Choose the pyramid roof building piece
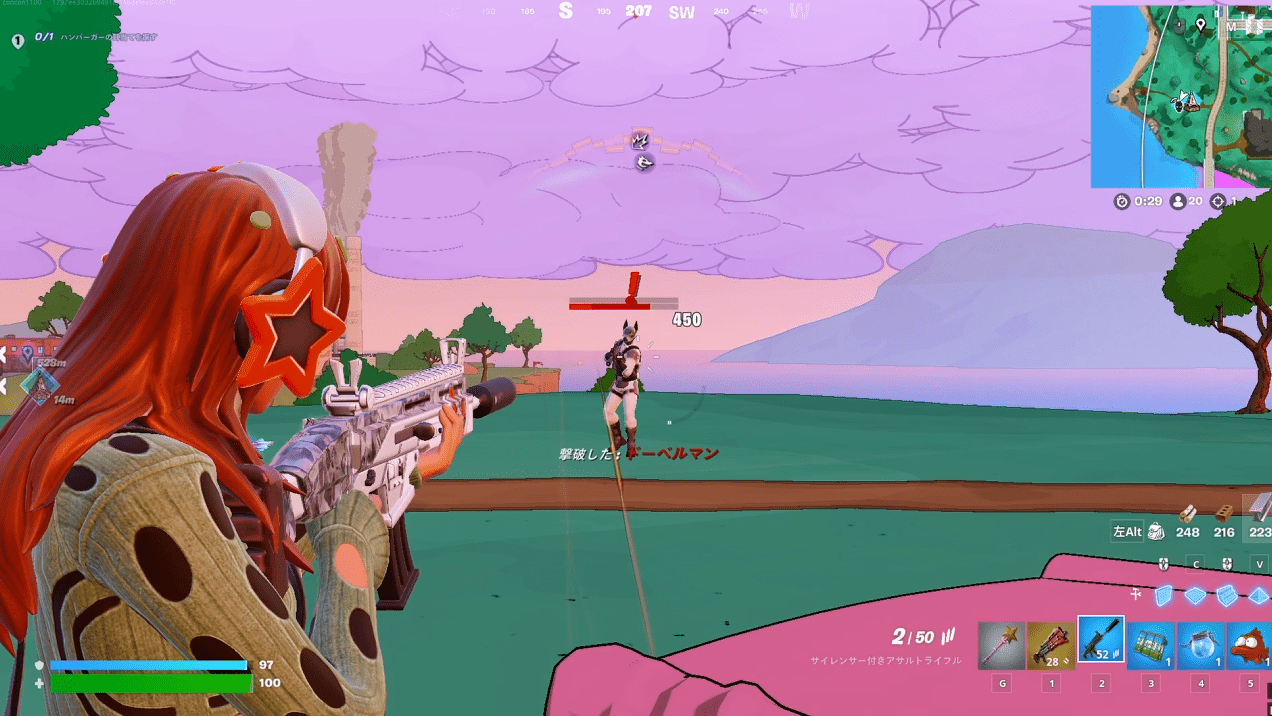 coord(1258,596)
